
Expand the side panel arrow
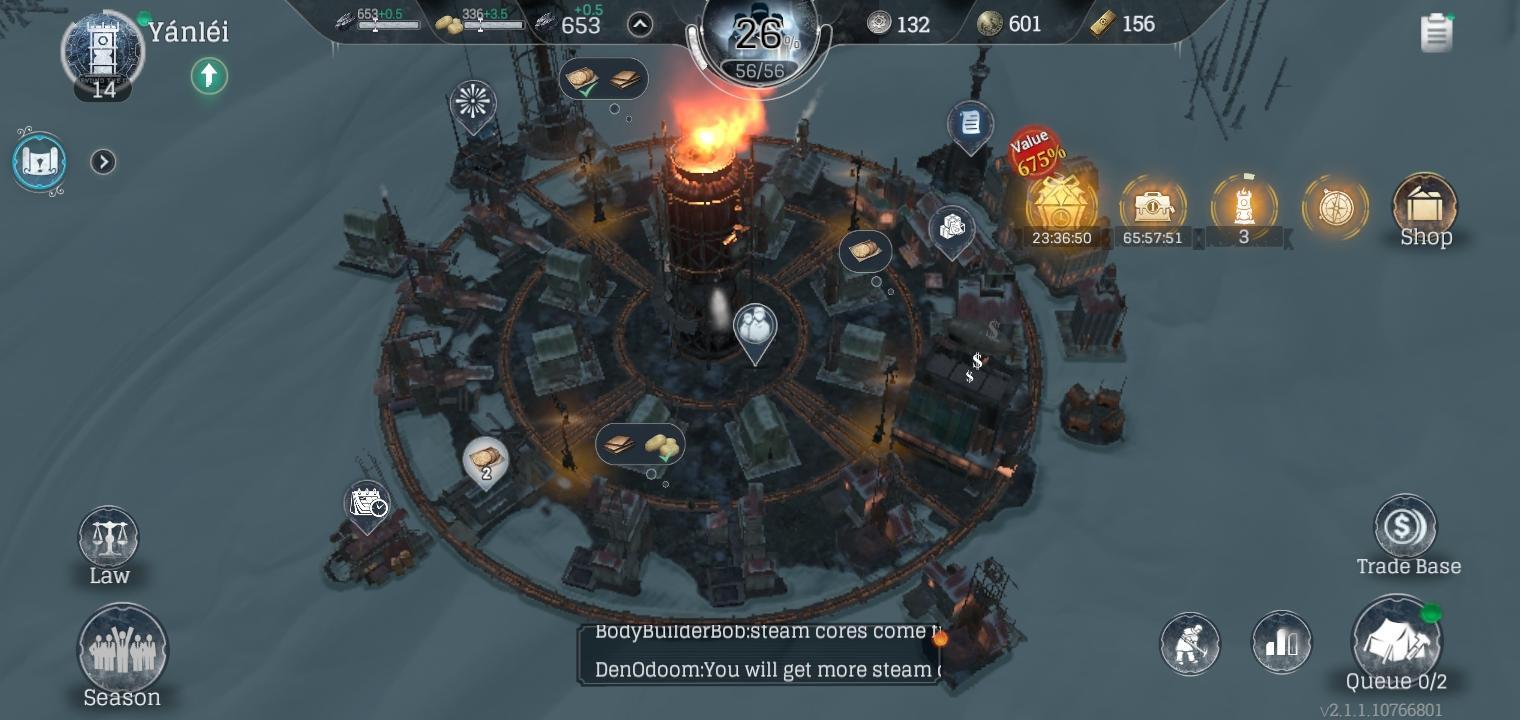pyautogui.click(x=103, y=162)
